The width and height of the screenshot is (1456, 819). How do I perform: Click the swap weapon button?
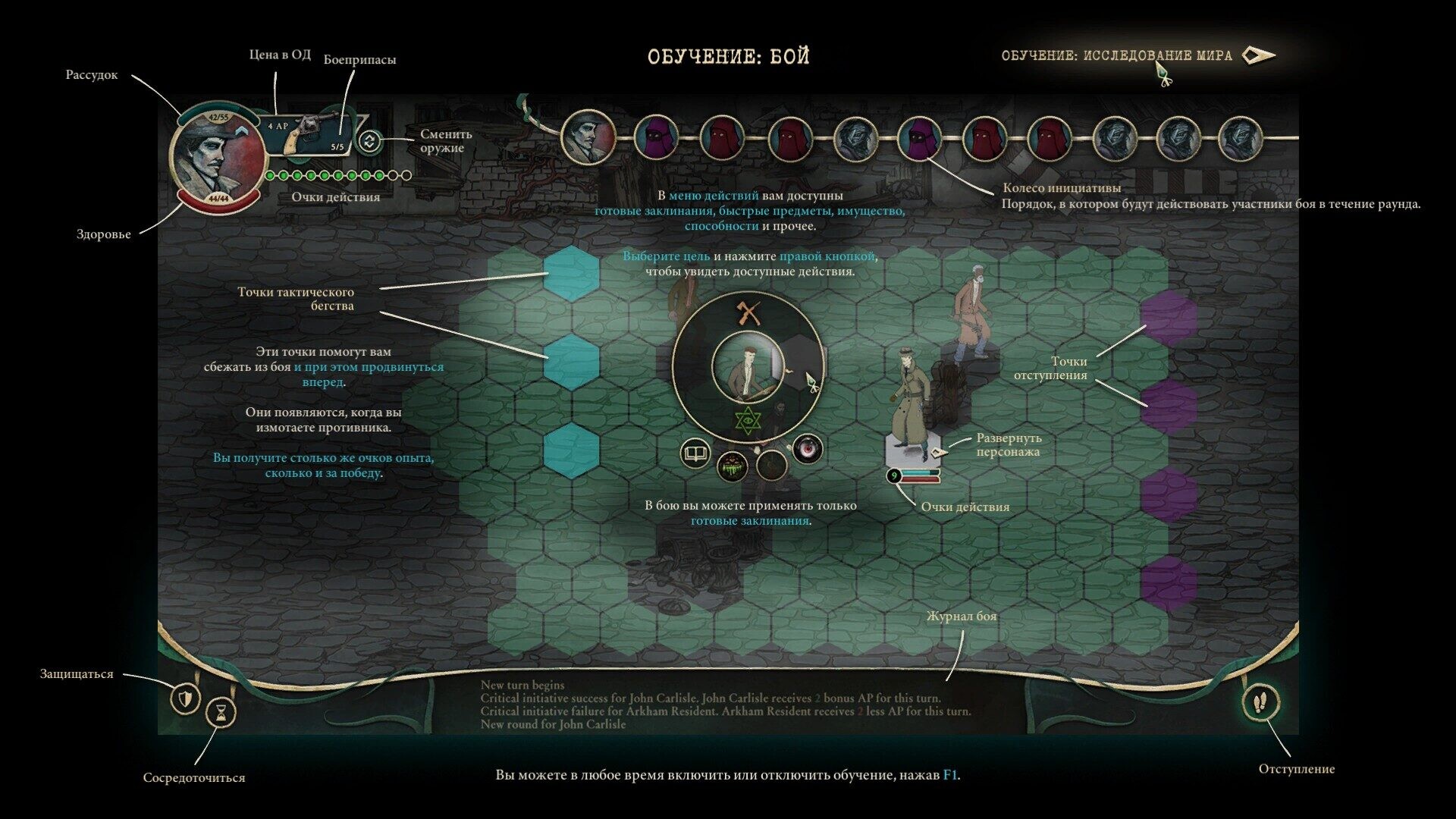tap(369, 141)
